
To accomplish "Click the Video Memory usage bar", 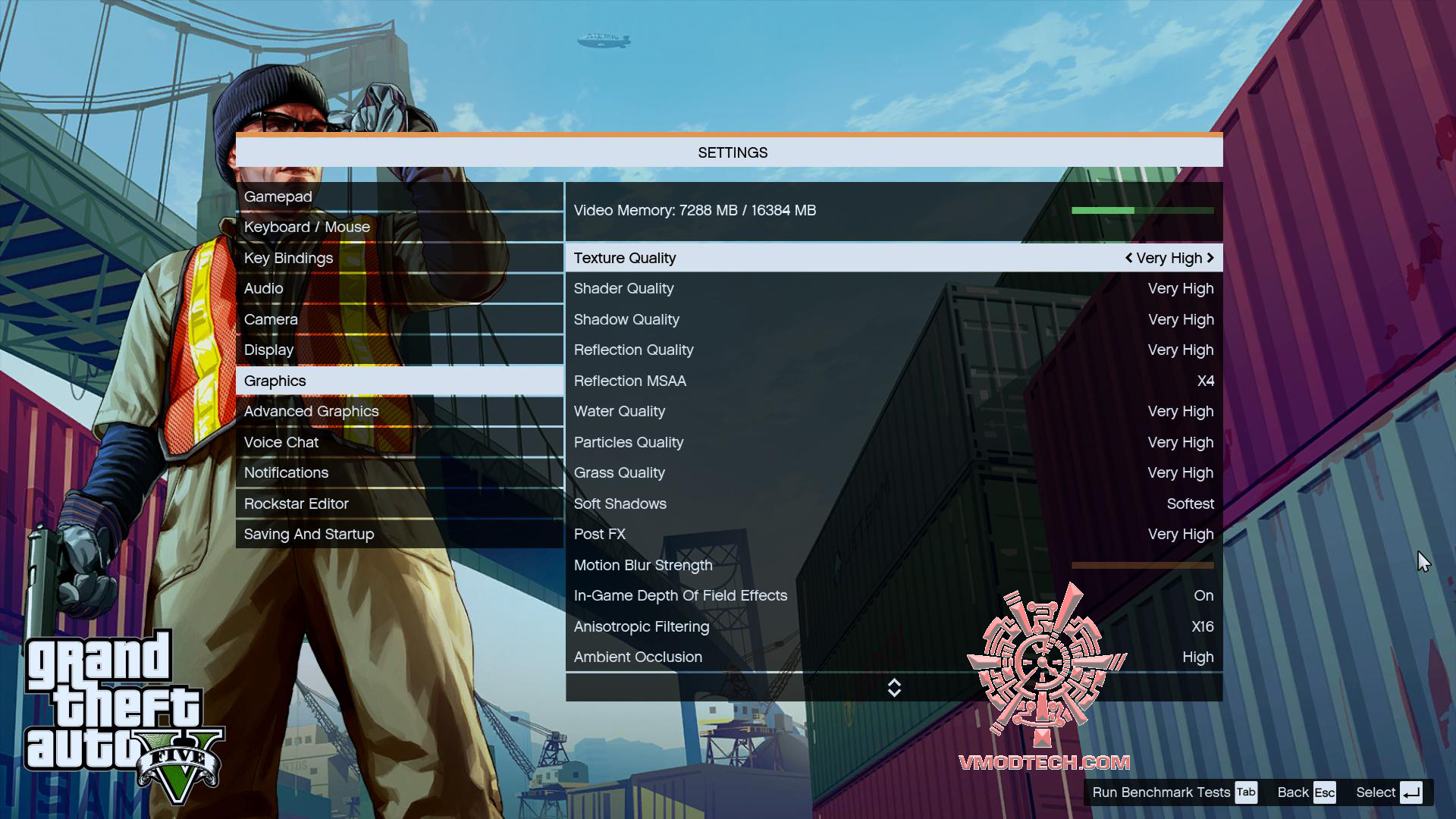I will click(1143, 210).
